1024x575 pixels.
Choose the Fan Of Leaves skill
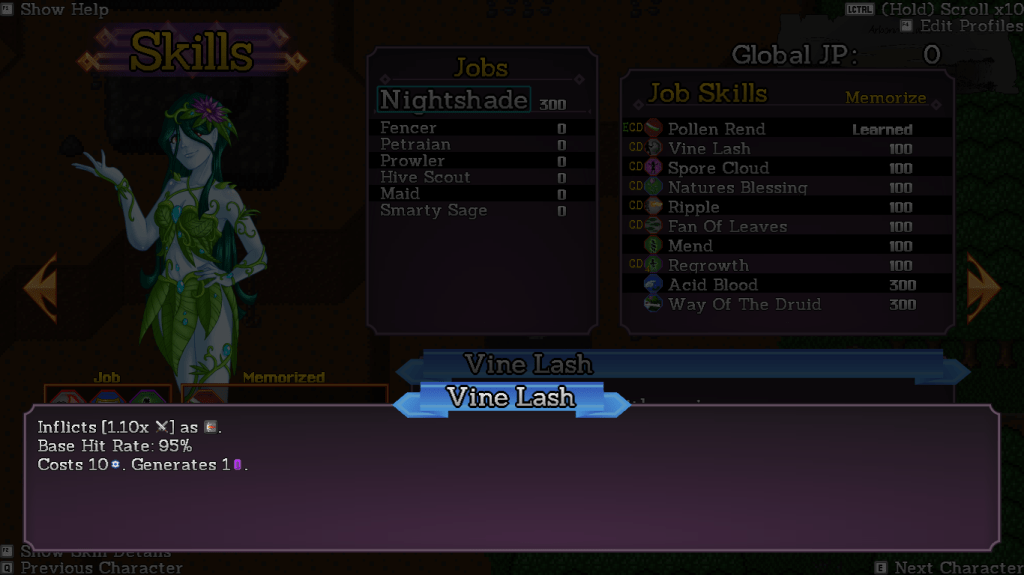point(727,226)
